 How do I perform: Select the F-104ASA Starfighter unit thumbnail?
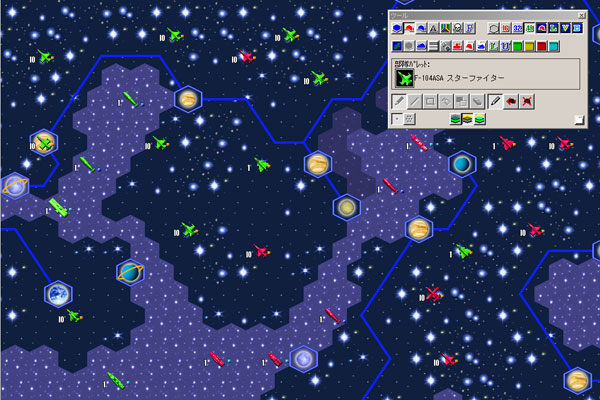(404, 77)
